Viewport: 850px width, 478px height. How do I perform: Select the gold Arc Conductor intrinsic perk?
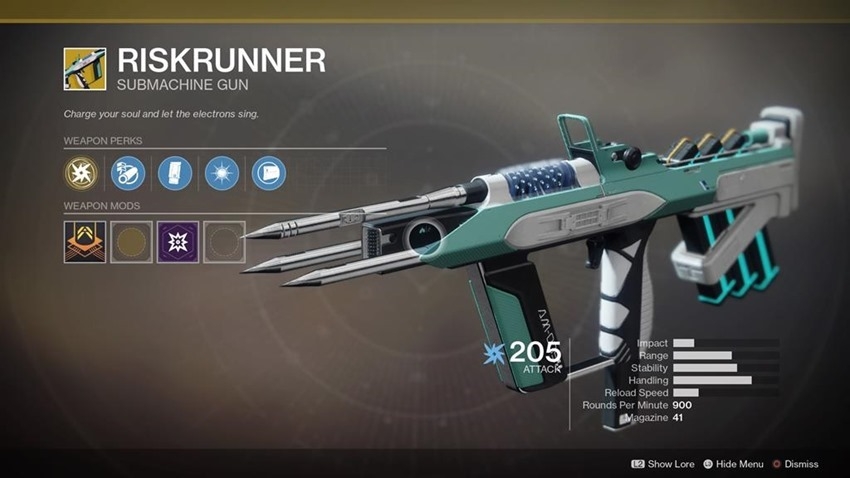pyautogui.click(x=83, y=175)
